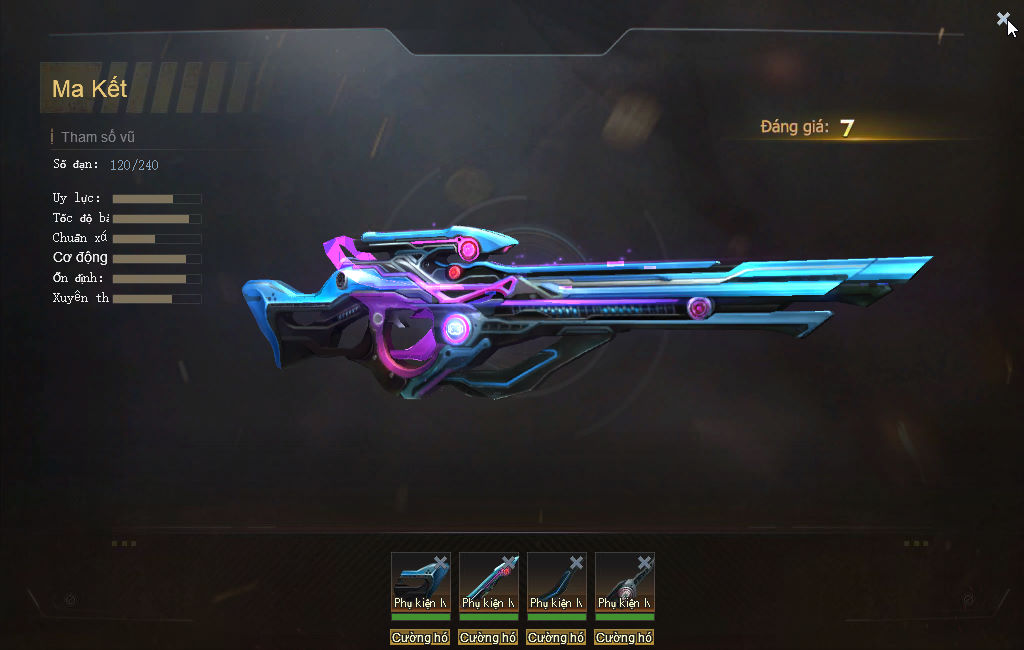Select the blue stock attachment slot

click(418, 582)
